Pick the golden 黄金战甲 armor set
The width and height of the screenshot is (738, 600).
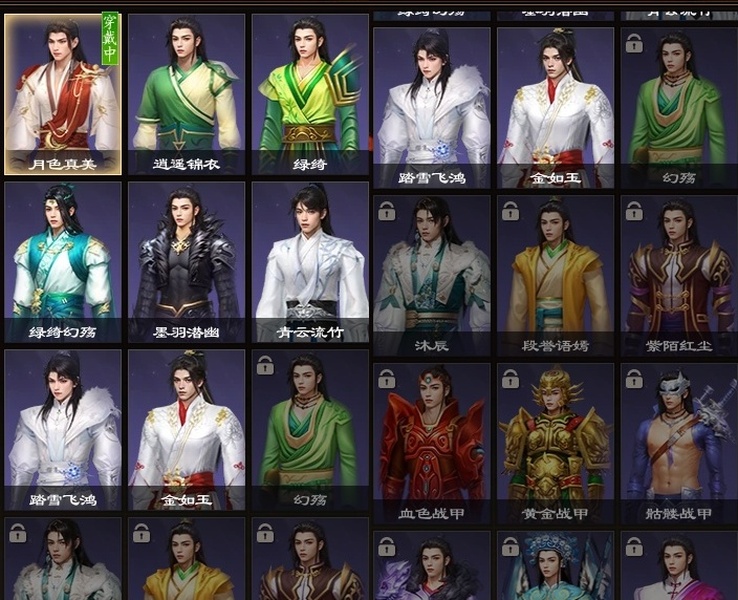click(x=556, y=443)
